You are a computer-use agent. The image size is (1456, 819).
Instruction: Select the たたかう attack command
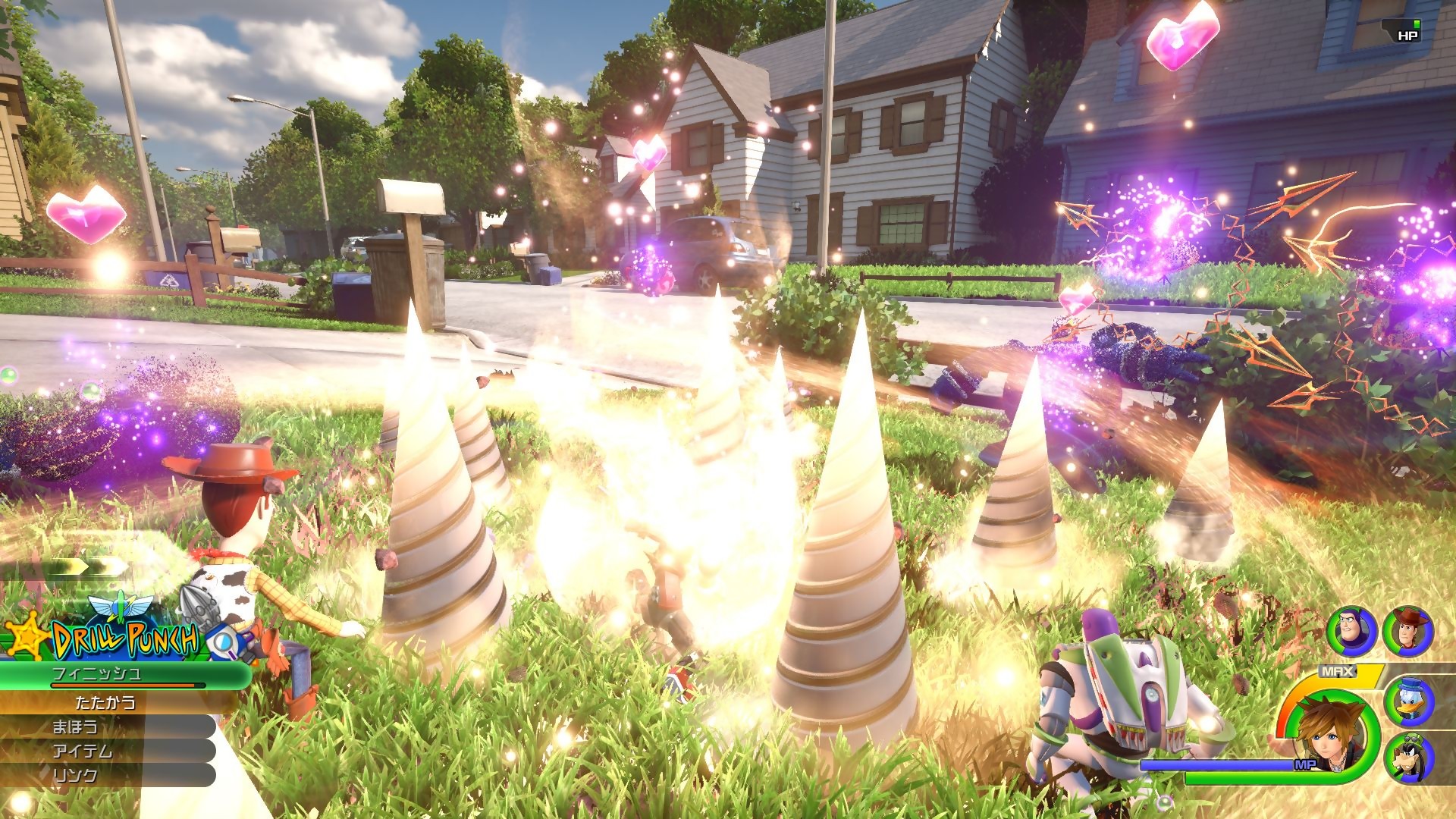[106, 703]
